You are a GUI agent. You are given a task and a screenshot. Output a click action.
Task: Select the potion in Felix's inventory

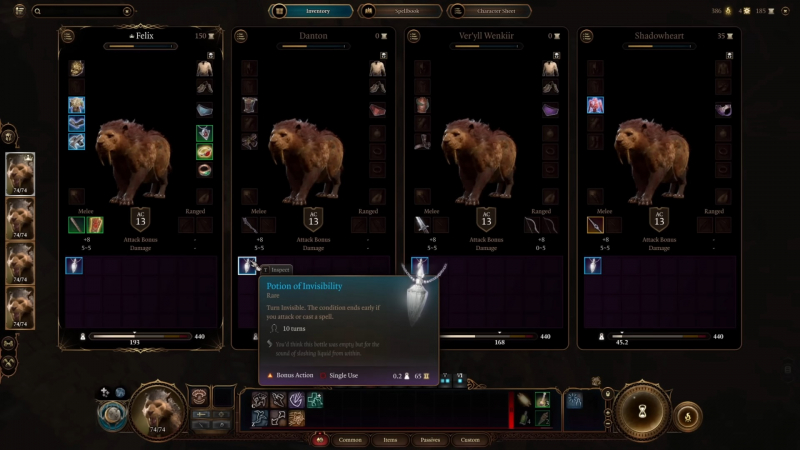tap(74, 265)
